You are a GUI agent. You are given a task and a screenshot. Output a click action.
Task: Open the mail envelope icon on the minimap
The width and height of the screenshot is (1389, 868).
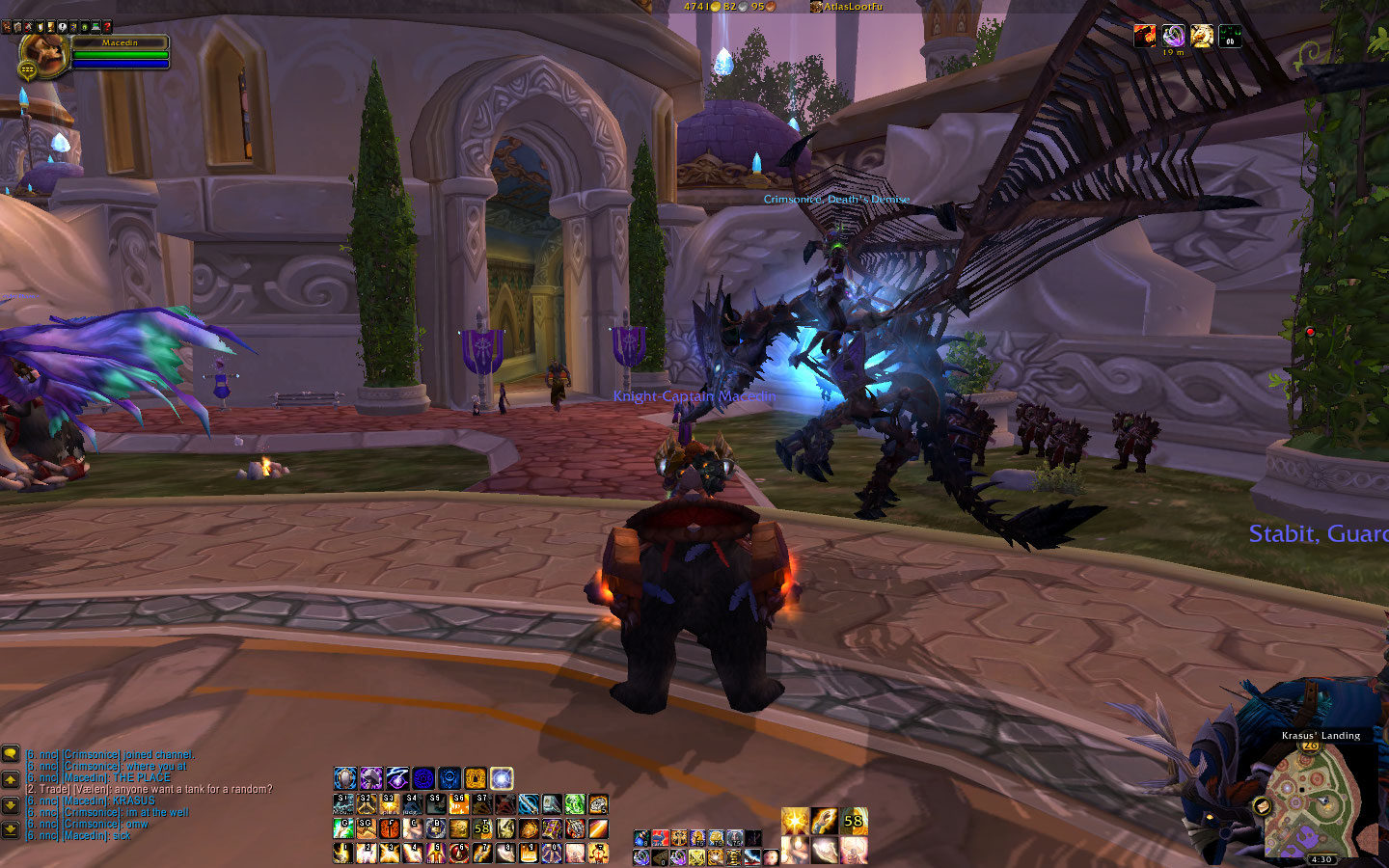pos(1262,805)
